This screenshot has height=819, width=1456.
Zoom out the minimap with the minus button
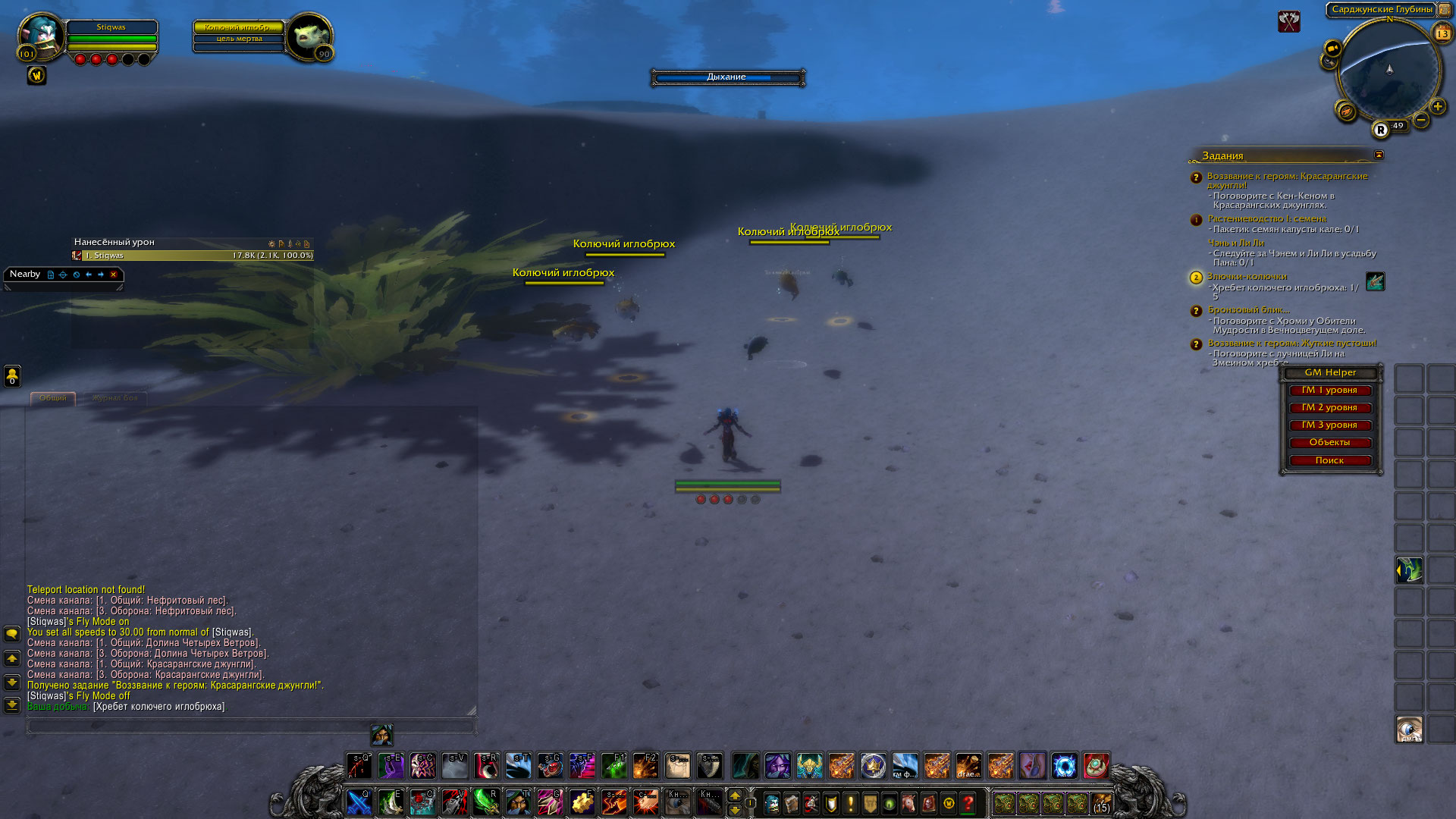(1421, 120)
